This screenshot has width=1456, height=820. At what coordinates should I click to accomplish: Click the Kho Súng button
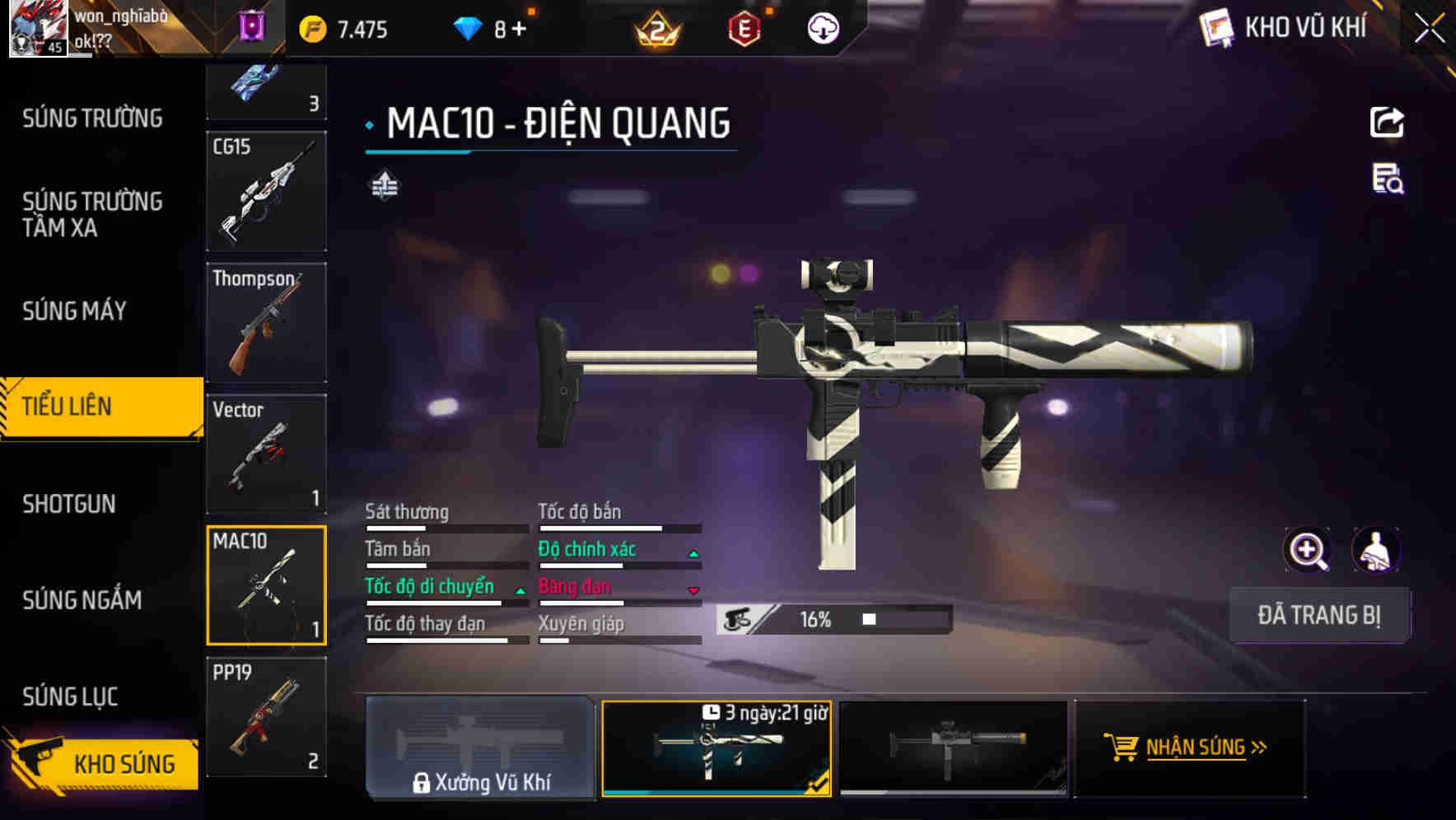coord(103,763)
